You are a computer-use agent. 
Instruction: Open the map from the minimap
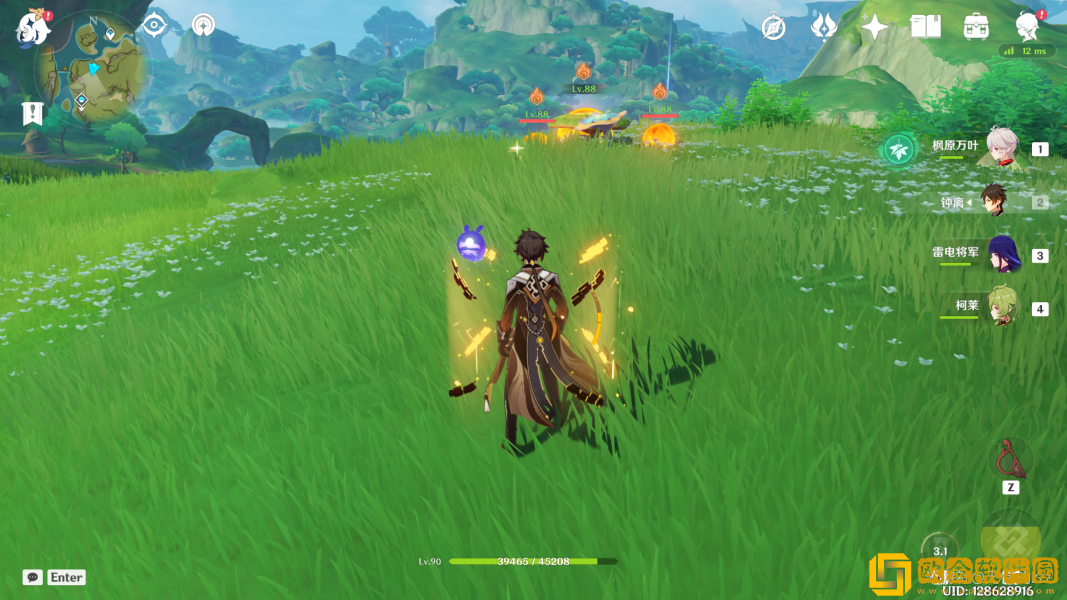tap(92, 68)
